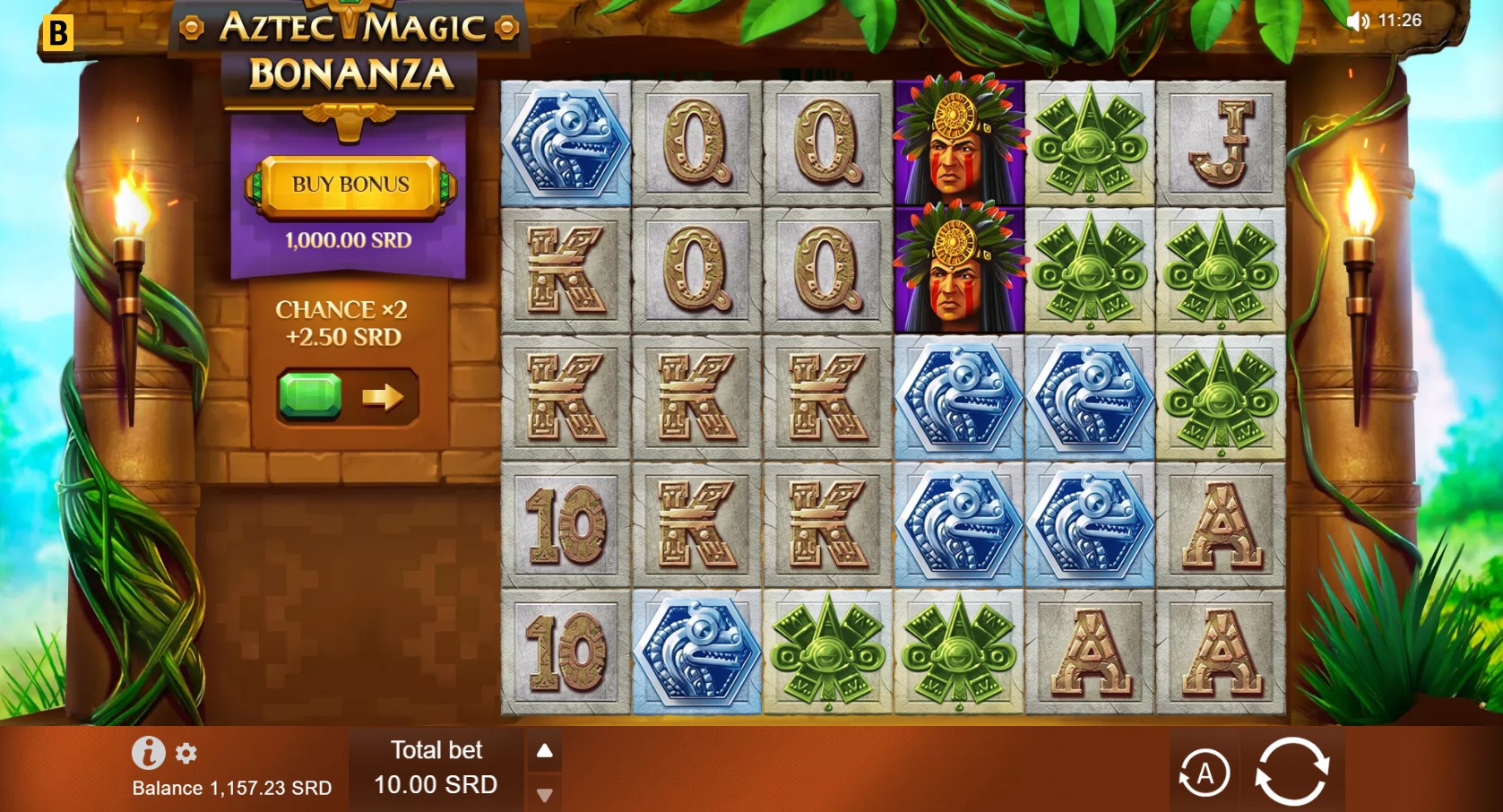1503x812 pixels.
Task: Click the balance showing 1,157.23 SRD
Action: tap(231, 789)
